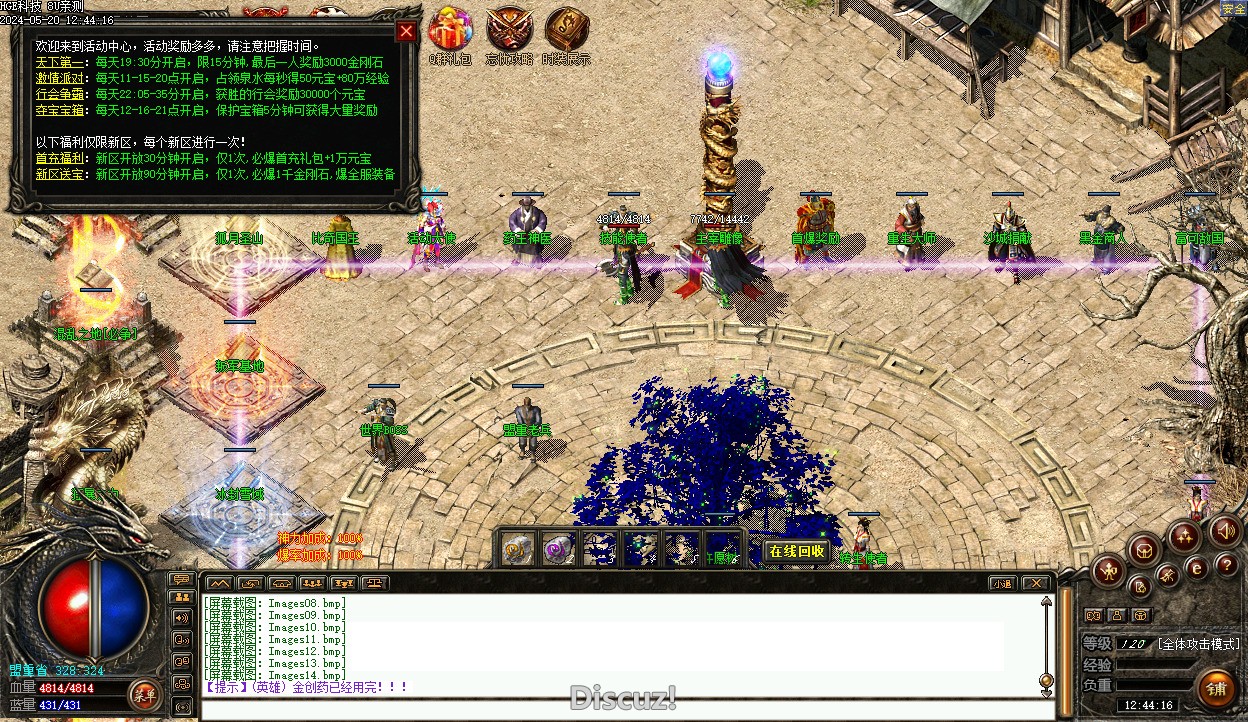Switch the 全体攻击模式 attack mode
Screen dimensions: 1248x722
pos(1199,644)
